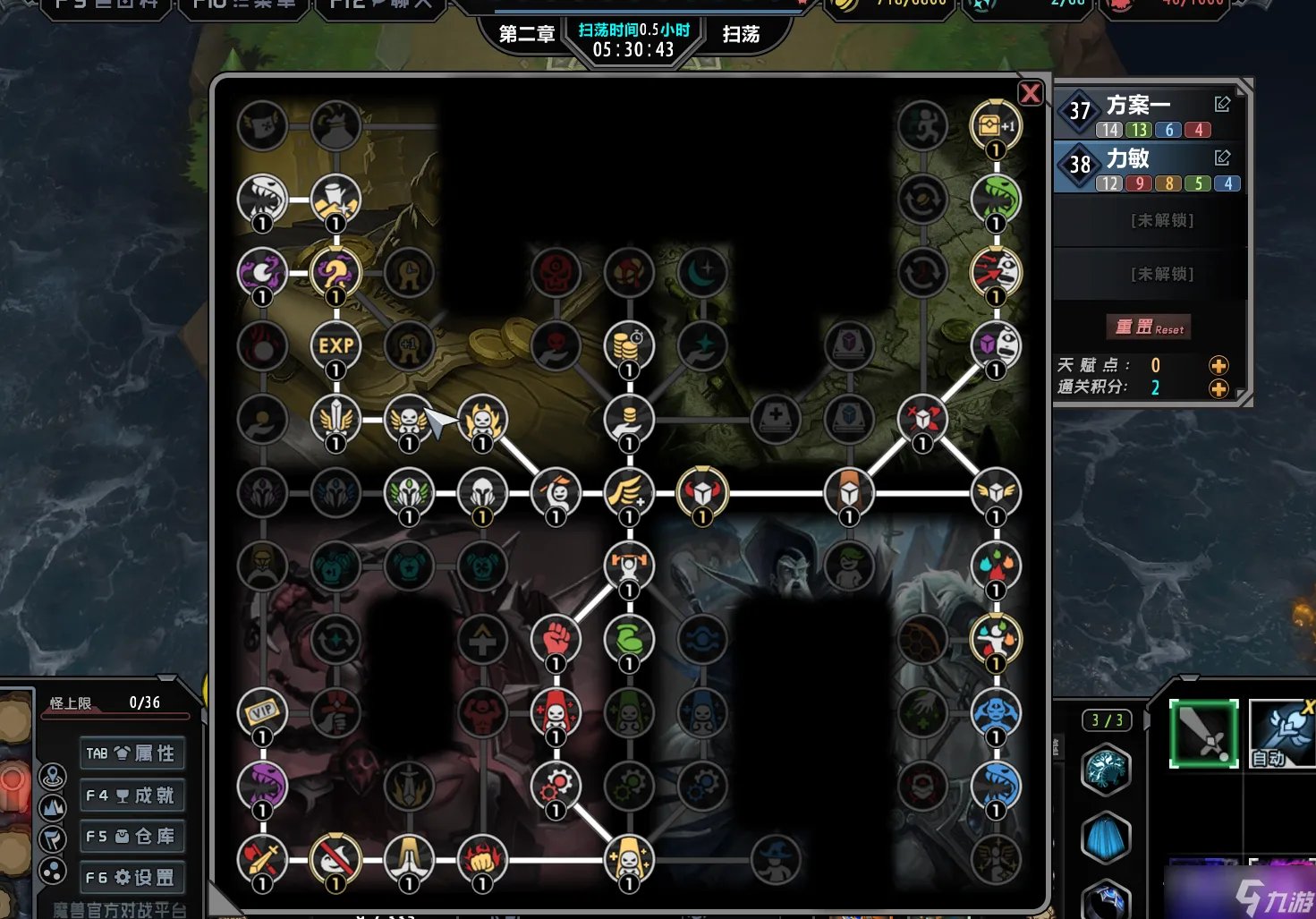The height and width of the screenshot is (919, 1316).
Task: Click the plus button beside 通关积分
Action: 1218,388
